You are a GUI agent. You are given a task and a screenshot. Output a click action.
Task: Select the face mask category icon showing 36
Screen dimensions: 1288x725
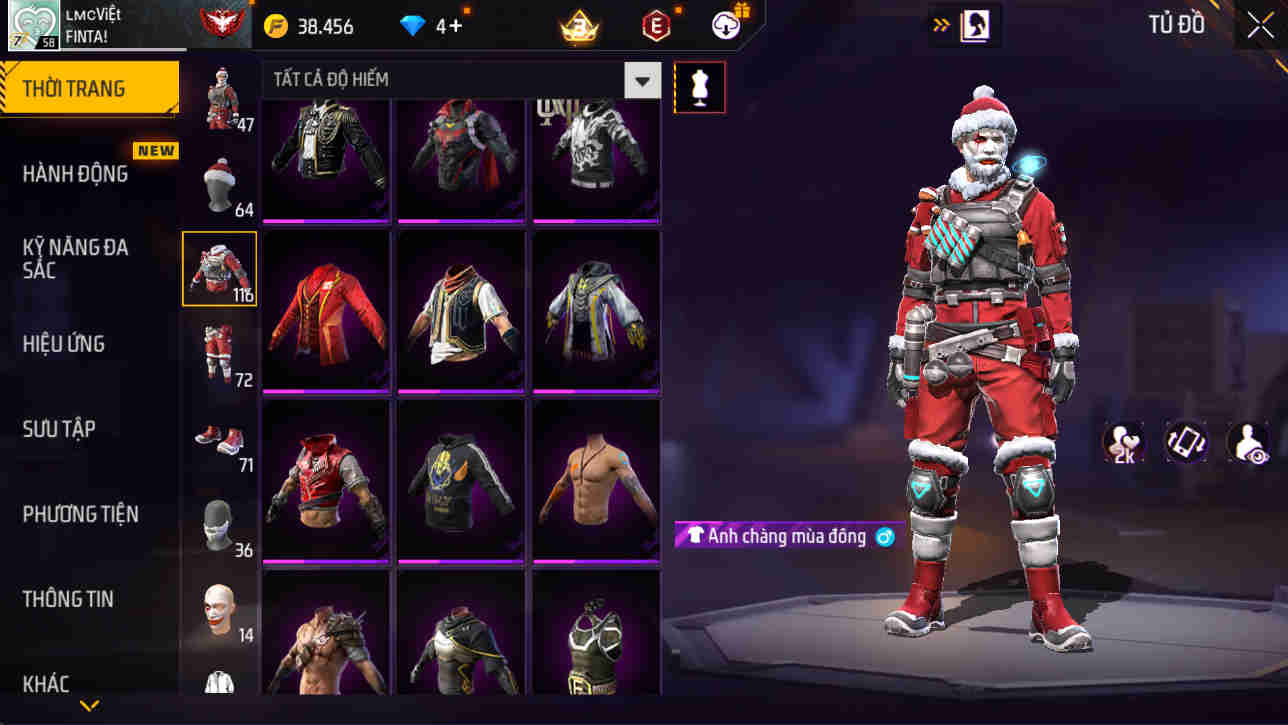tap(219, 525)
